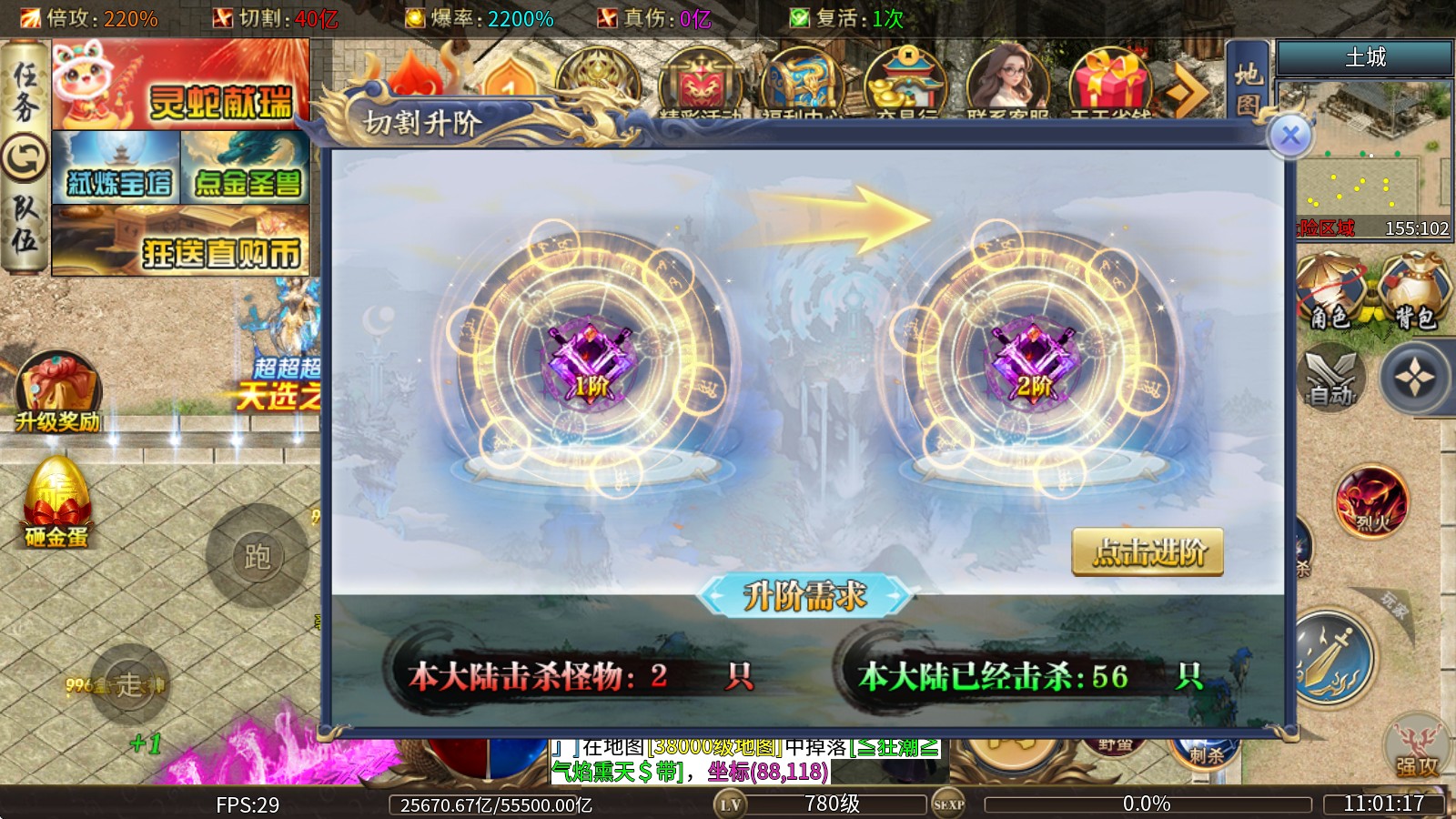Image resolution: width=1456 pixels, height=819 pixels.
Task: Enter the 试炼宝塔 trial tower
Action: 116,167
